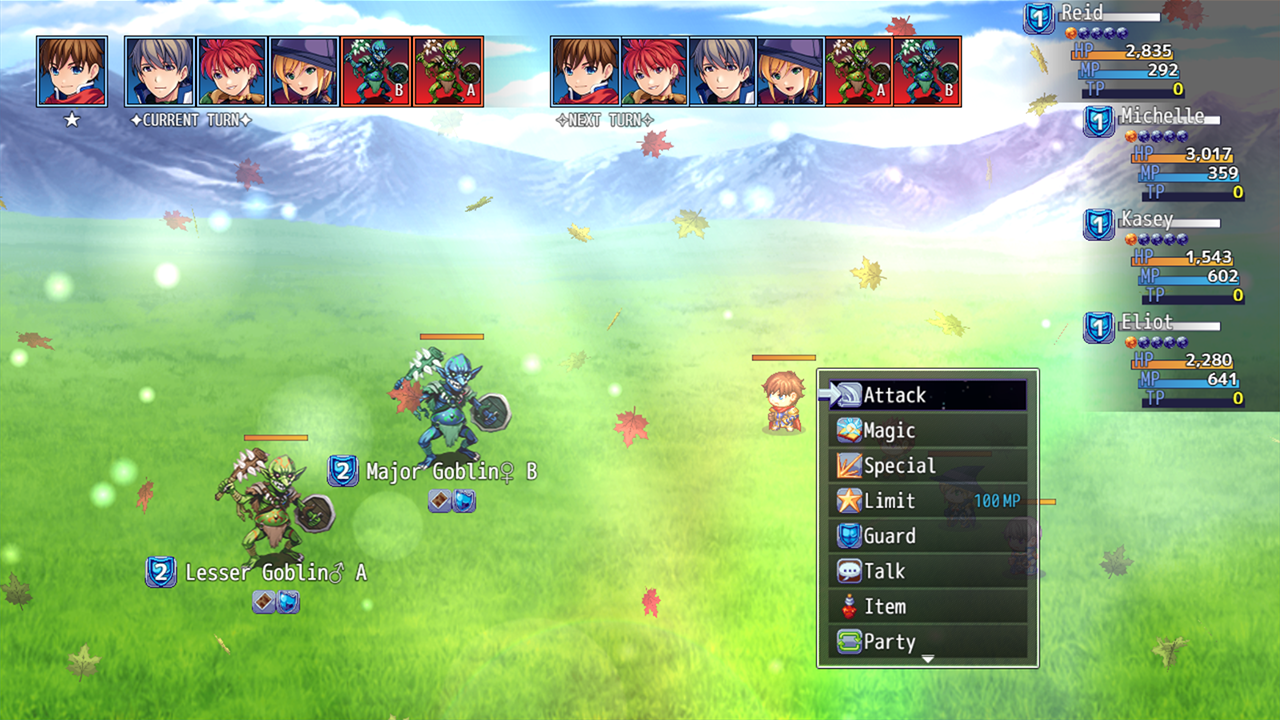
Task: Click the starred active character portrait
Action: tap(72, 71)
